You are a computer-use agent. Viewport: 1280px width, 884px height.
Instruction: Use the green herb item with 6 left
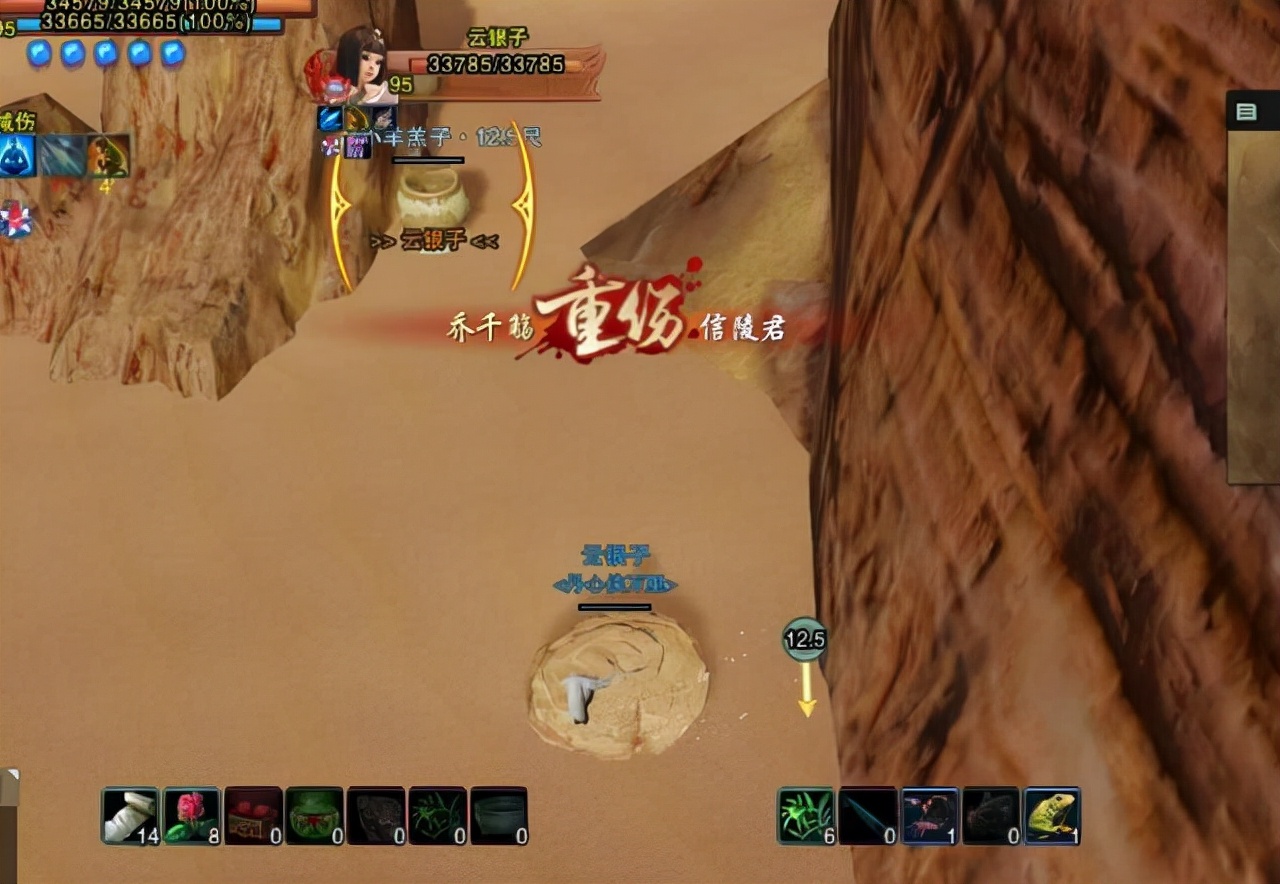(x=807, y=816)
